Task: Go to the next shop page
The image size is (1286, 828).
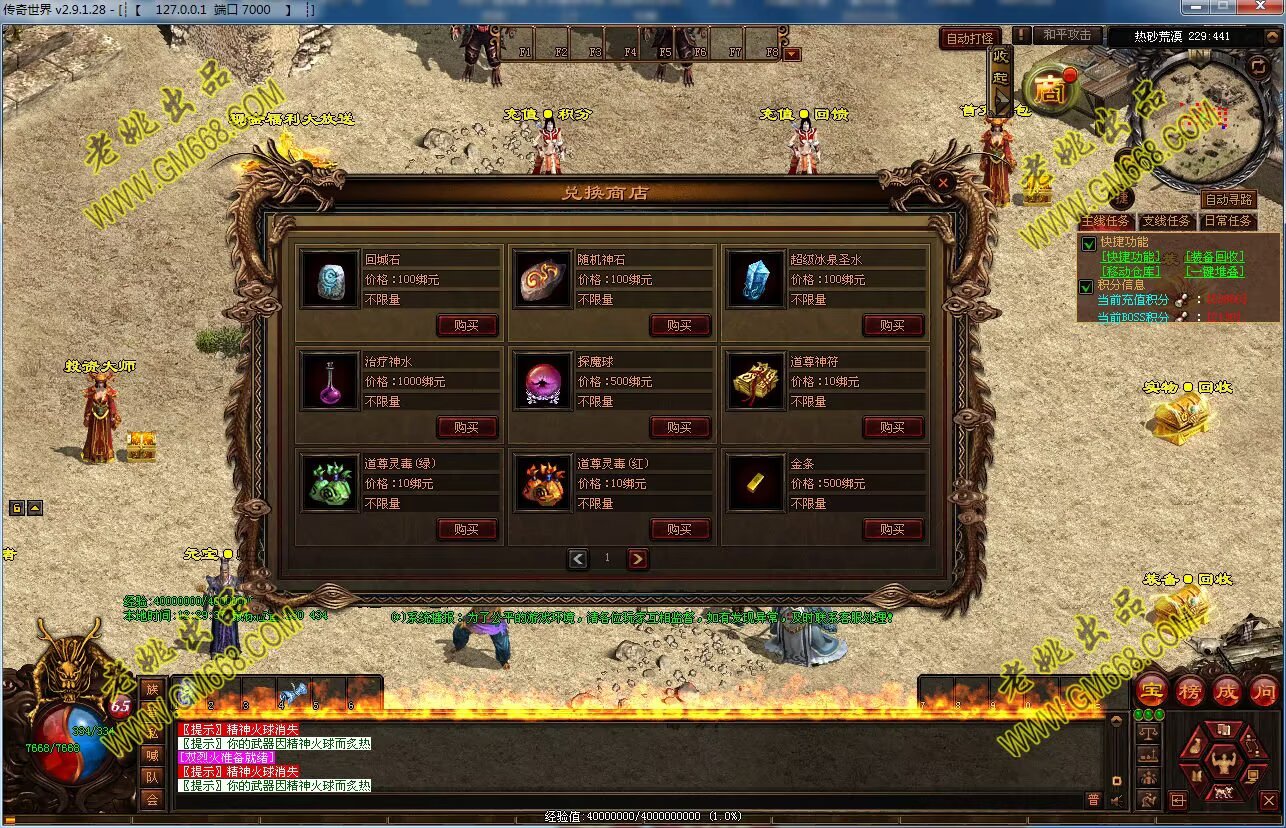Action: coord(638,559)
